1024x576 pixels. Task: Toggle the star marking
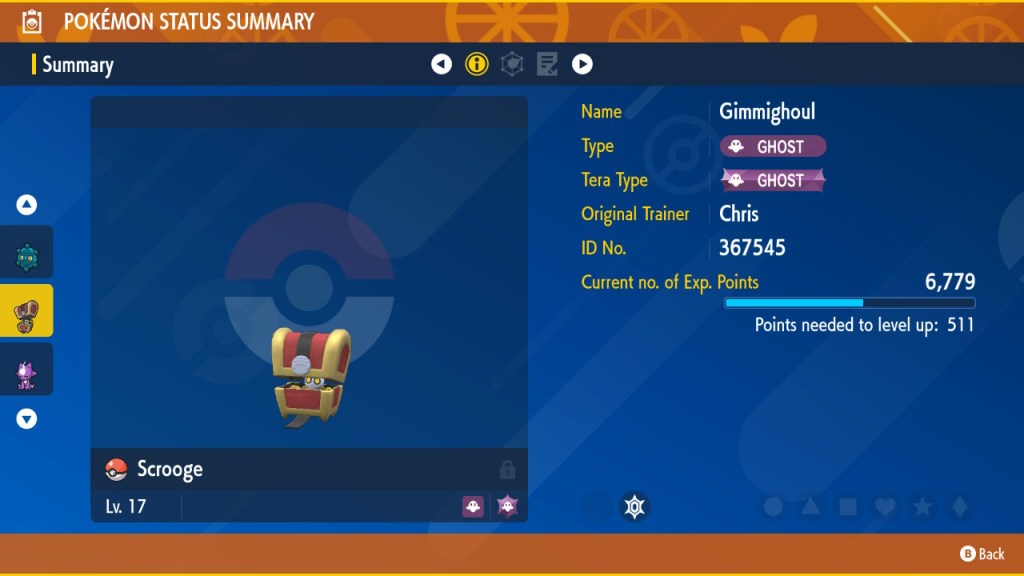click(x=922, y=507)
